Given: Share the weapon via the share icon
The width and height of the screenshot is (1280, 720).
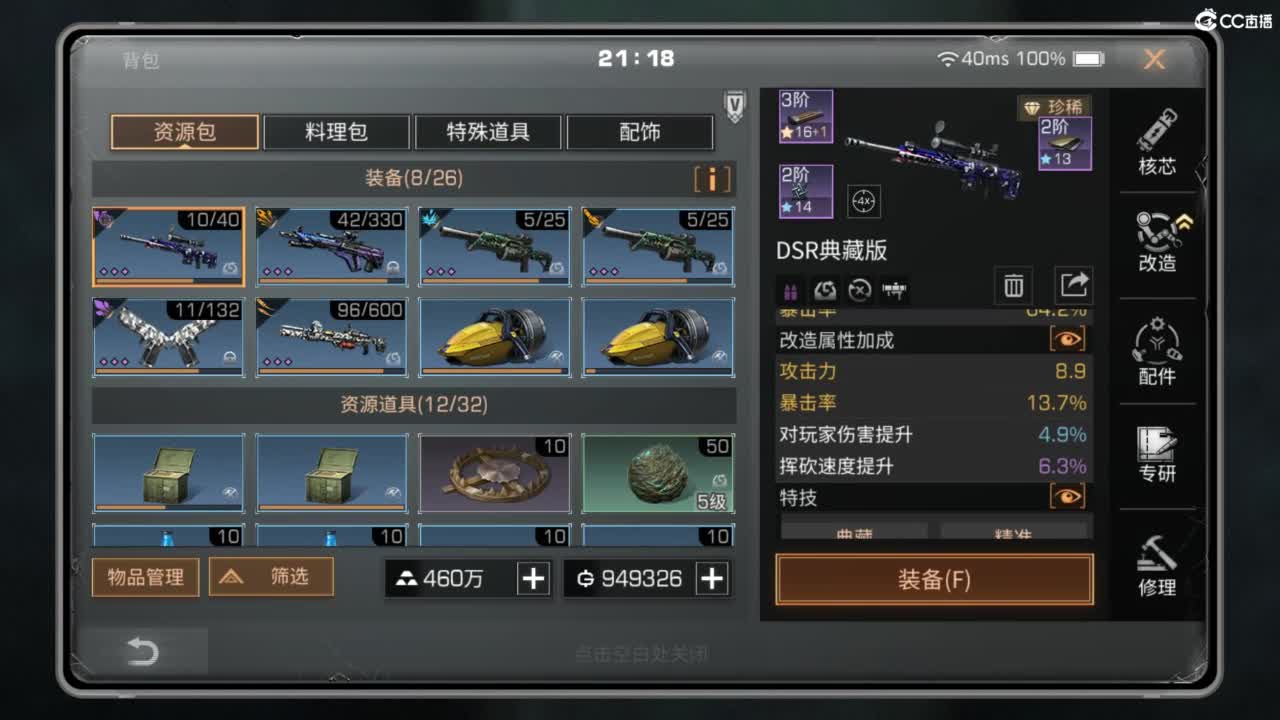Looking at the screenshot, I should point(1073,285).
